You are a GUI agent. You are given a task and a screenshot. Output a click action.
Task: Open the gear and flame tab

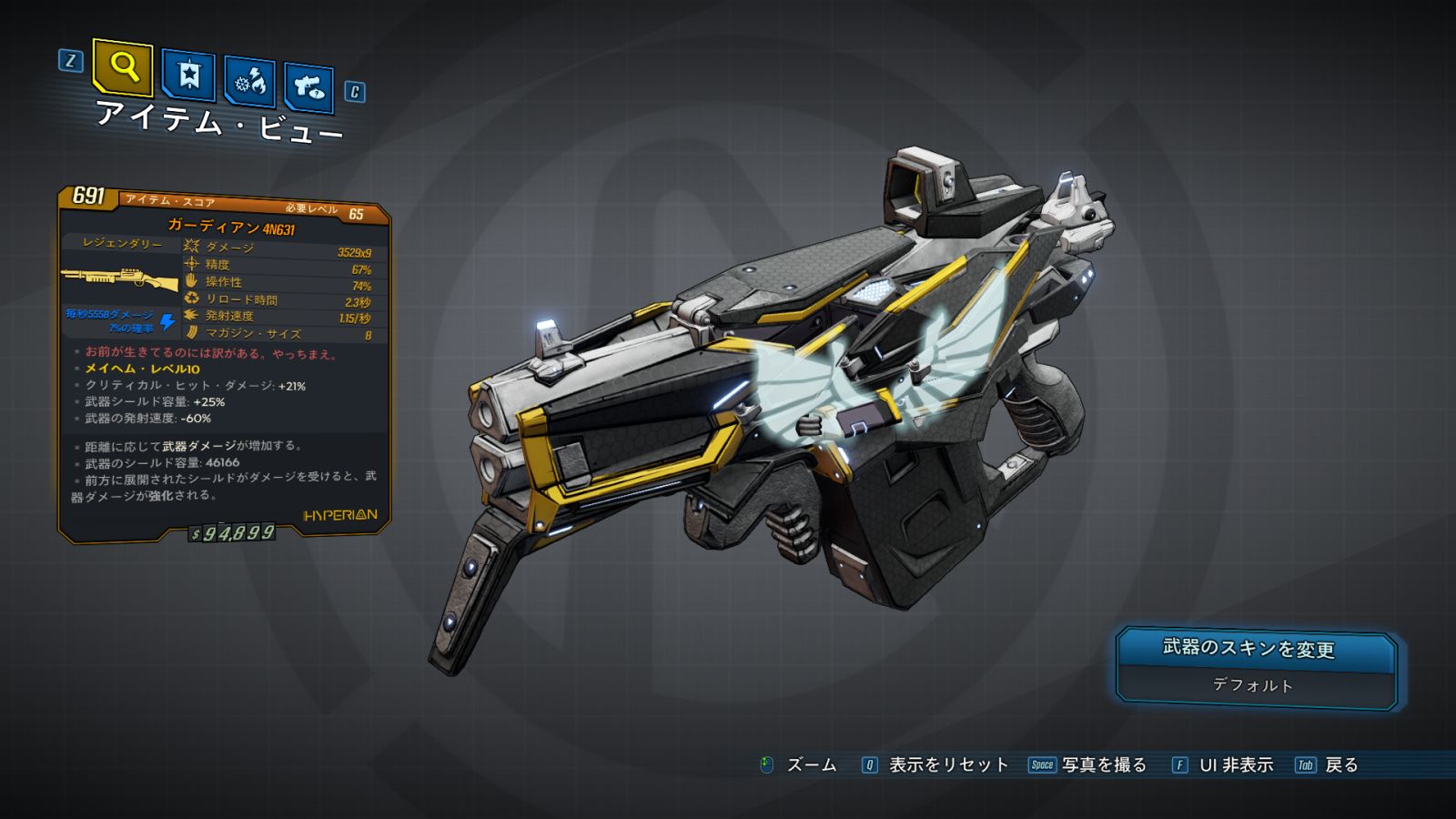(x=249, y=82)
